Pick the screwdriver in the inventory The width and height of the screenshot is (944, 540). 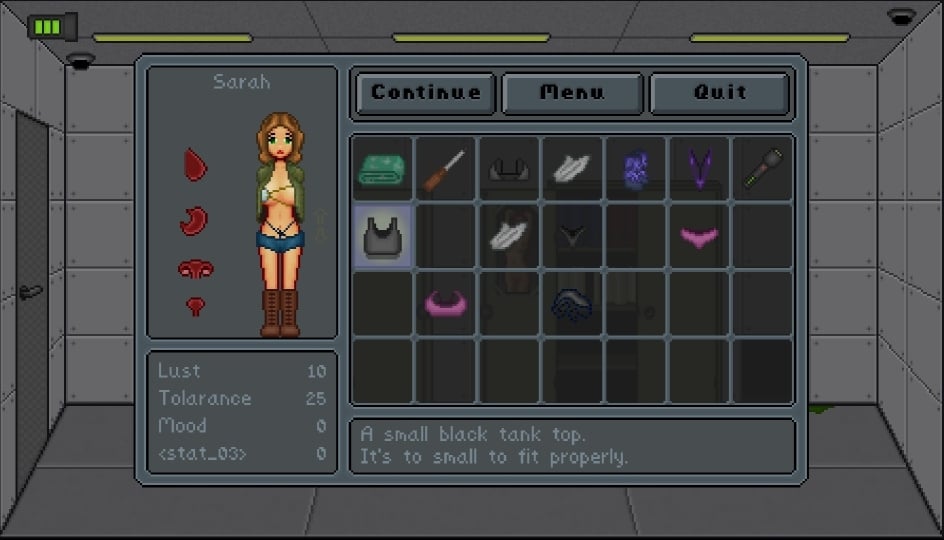pos(445,168)
